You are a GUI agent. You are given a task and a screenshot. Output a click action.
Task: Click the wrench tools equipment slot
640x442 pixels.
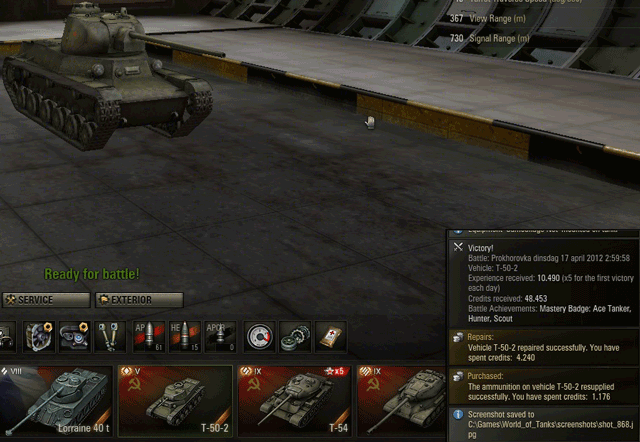tap(109, 337)
